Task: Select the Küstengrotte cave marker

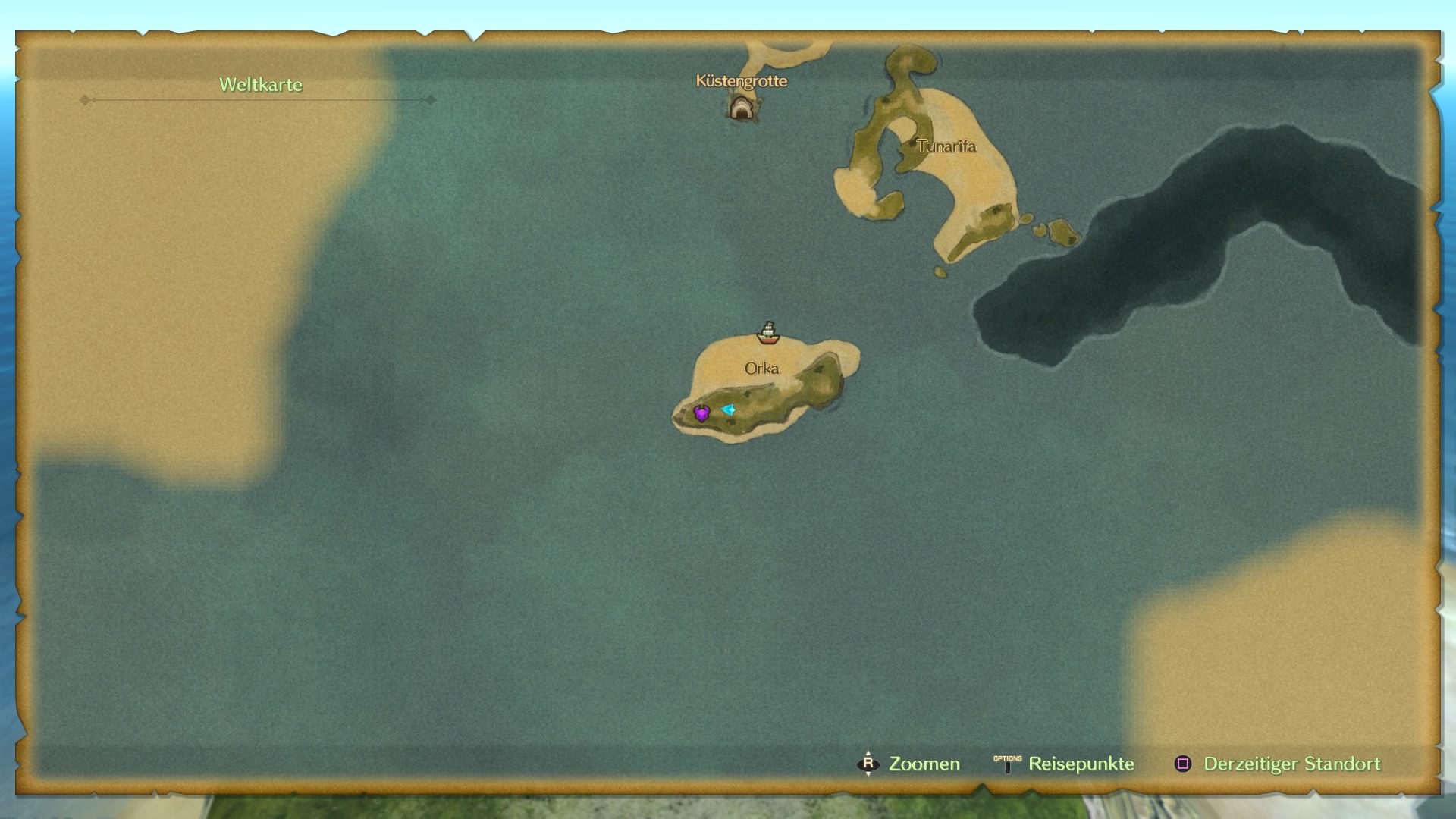Action: tap(742, 108)
